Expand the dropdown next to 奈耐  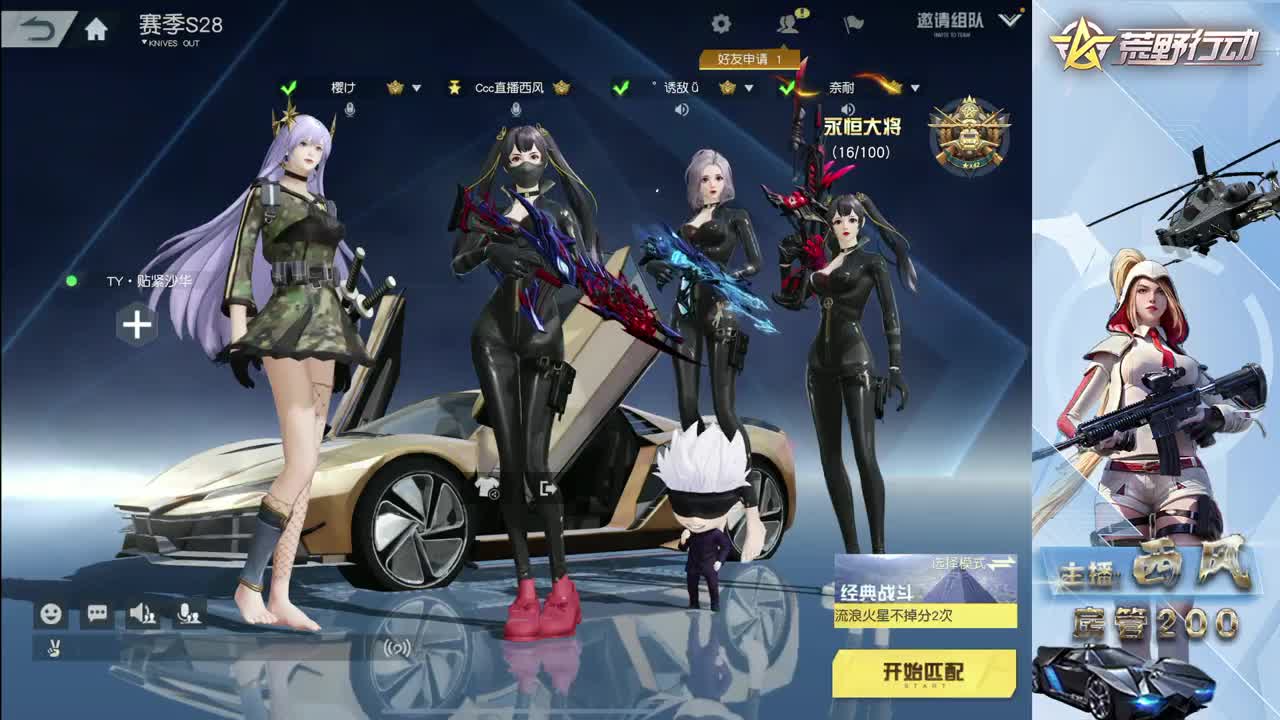pyautogui.click(x=912, y=86)
